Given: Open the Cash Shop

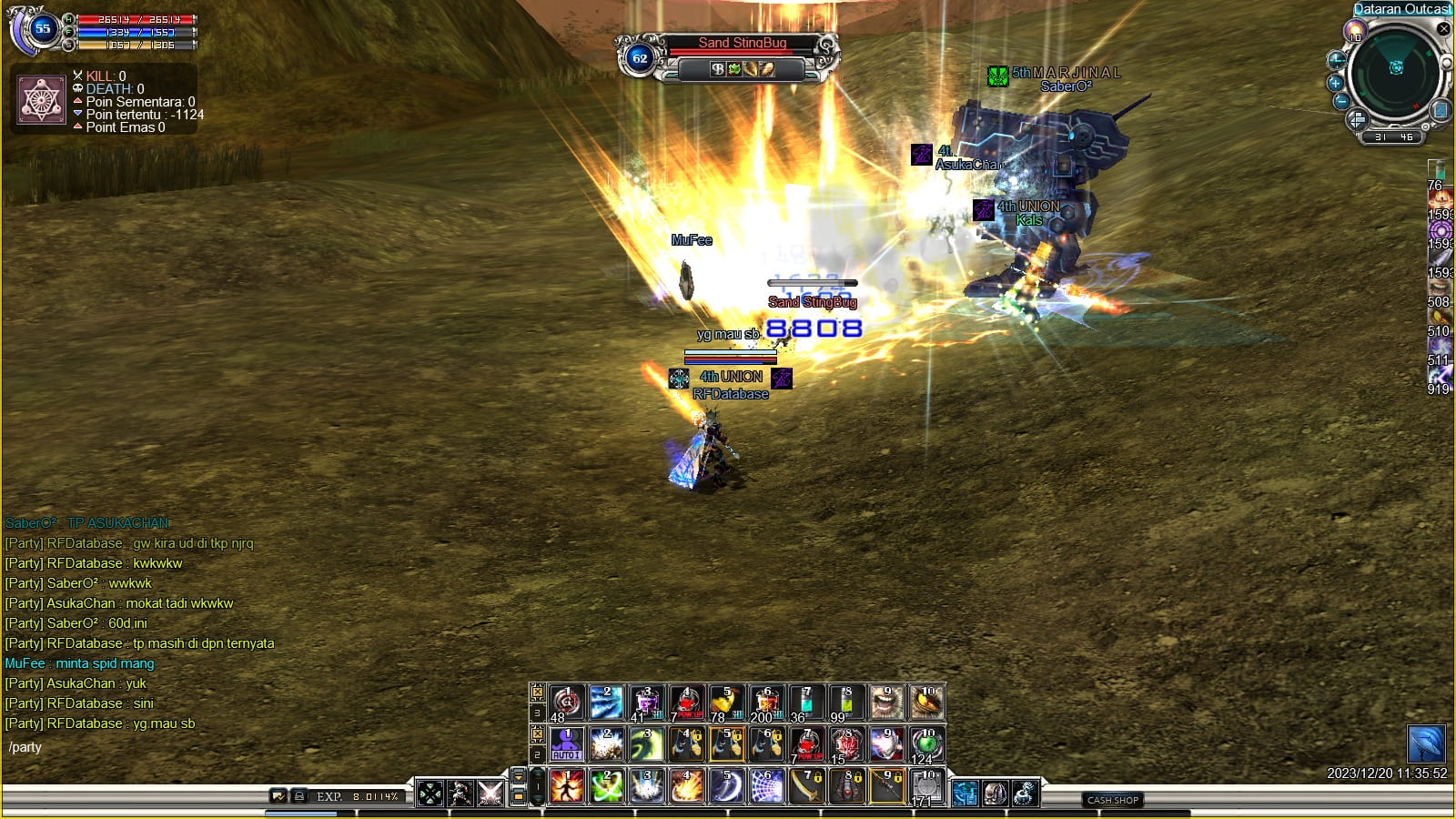Looking at the screenshot, I should click(1113, 800).
